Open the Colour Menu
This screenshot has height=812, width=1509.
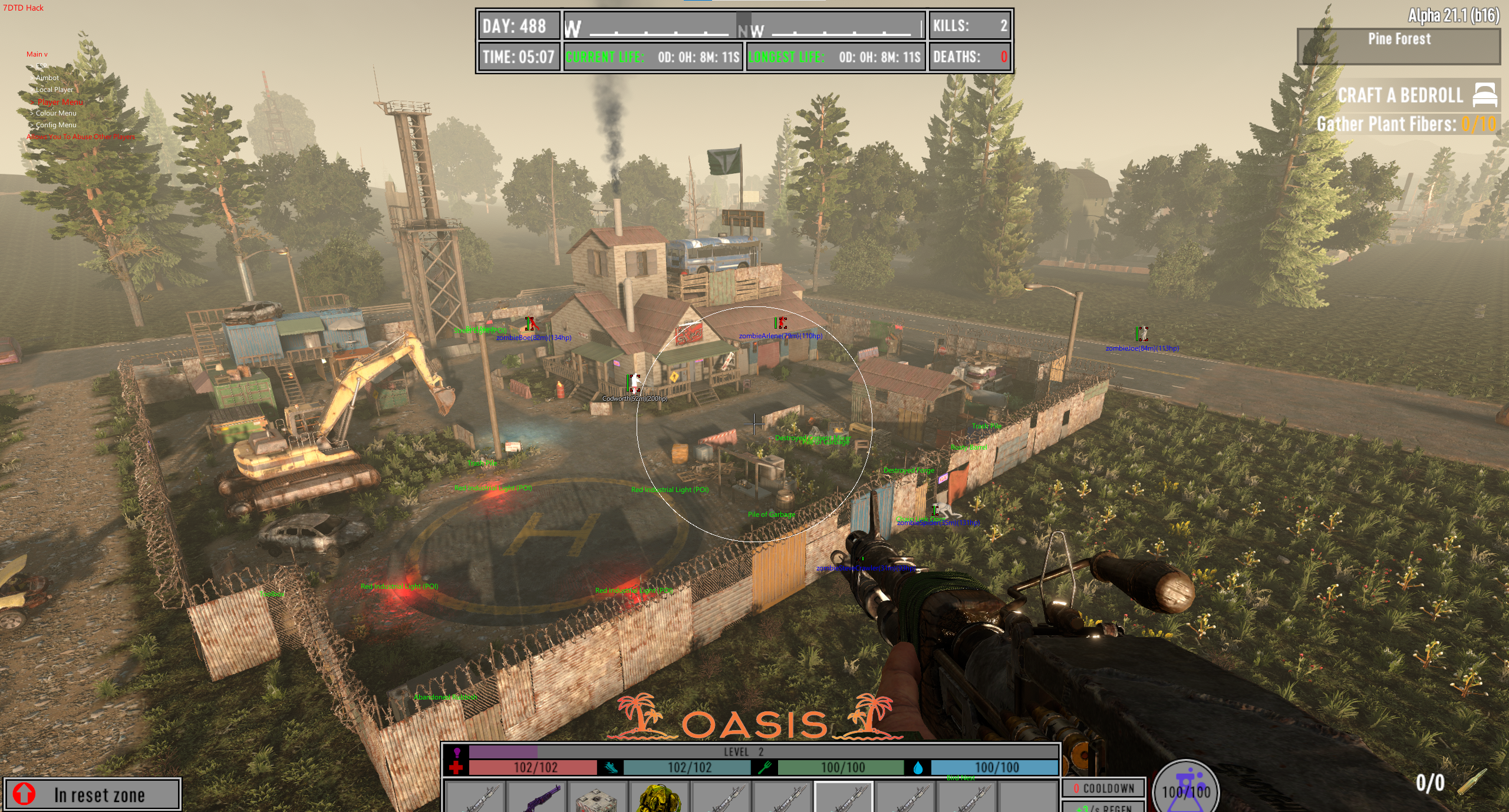pyautogui.click(x=55, y=113)
